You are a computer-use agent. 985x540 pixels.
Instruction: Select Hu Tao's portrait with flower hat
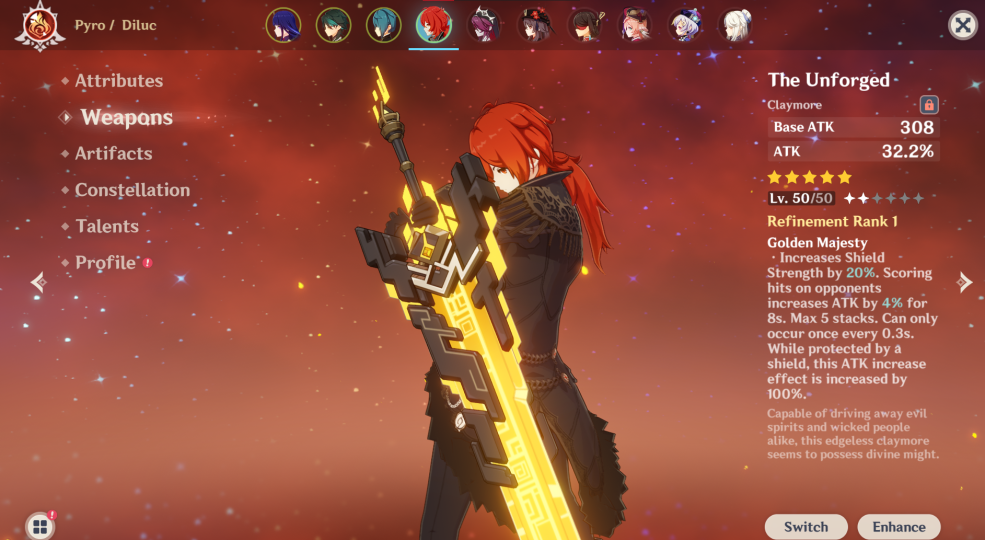pyautogui.click(x=534, y=25)
